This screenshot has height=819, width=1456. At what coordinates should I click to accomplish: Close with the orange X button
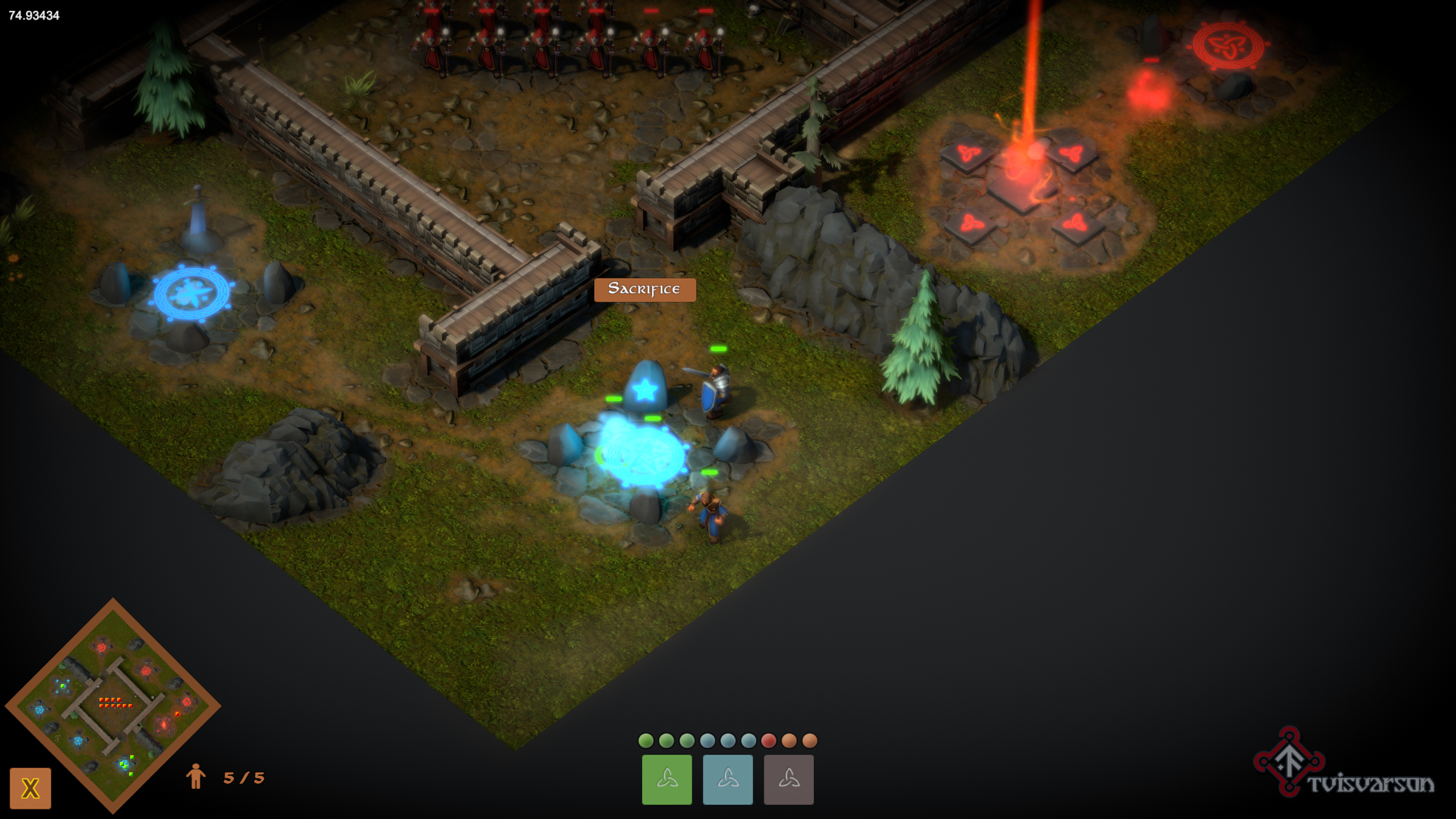[x=30, y=788]
